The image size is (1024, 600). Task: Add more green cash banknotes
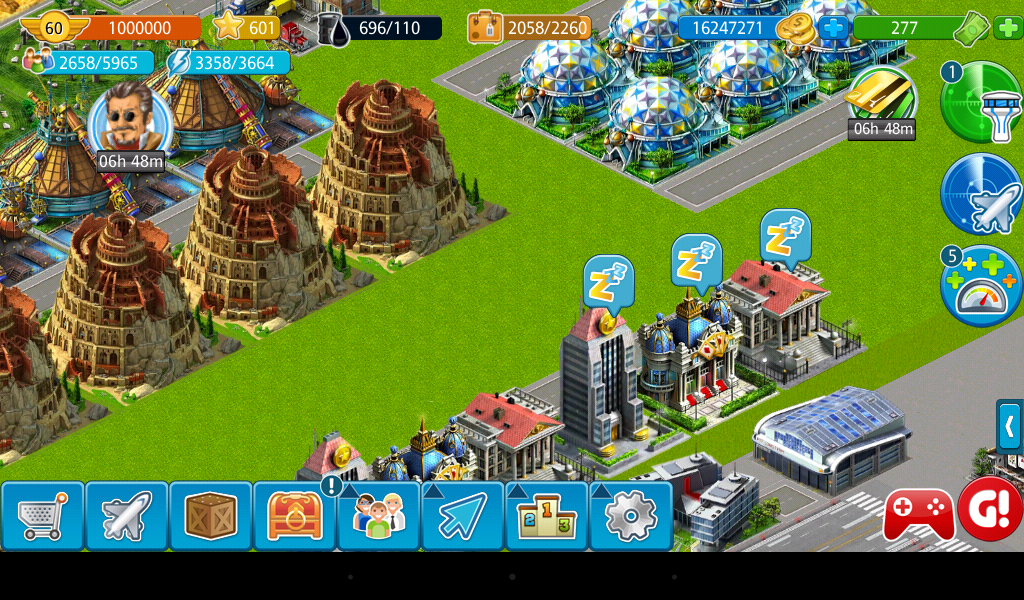point(1007,28)
